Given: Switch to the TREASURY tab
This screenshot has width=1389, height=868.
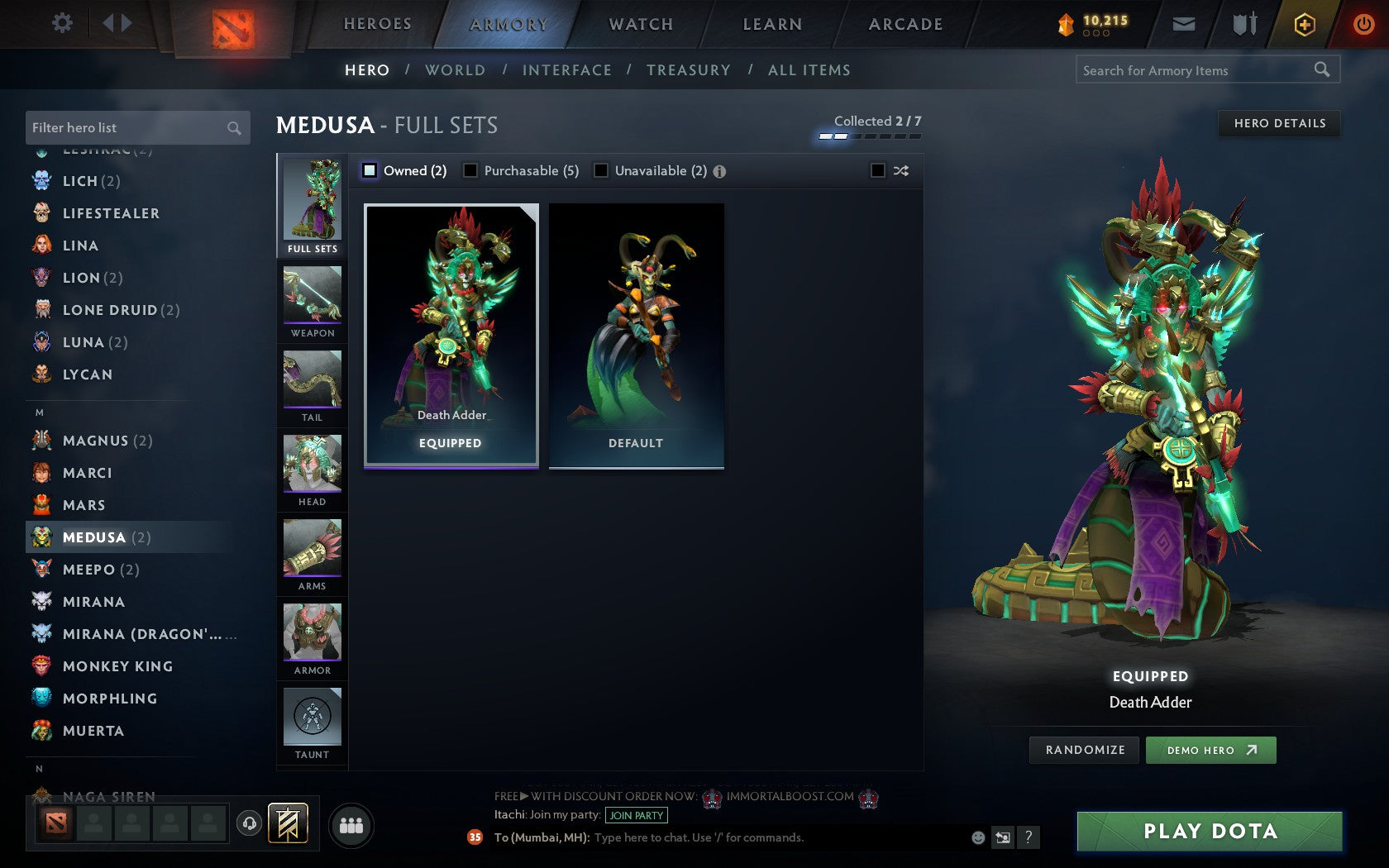Looking at the screenshot, I should click(690, 70).
